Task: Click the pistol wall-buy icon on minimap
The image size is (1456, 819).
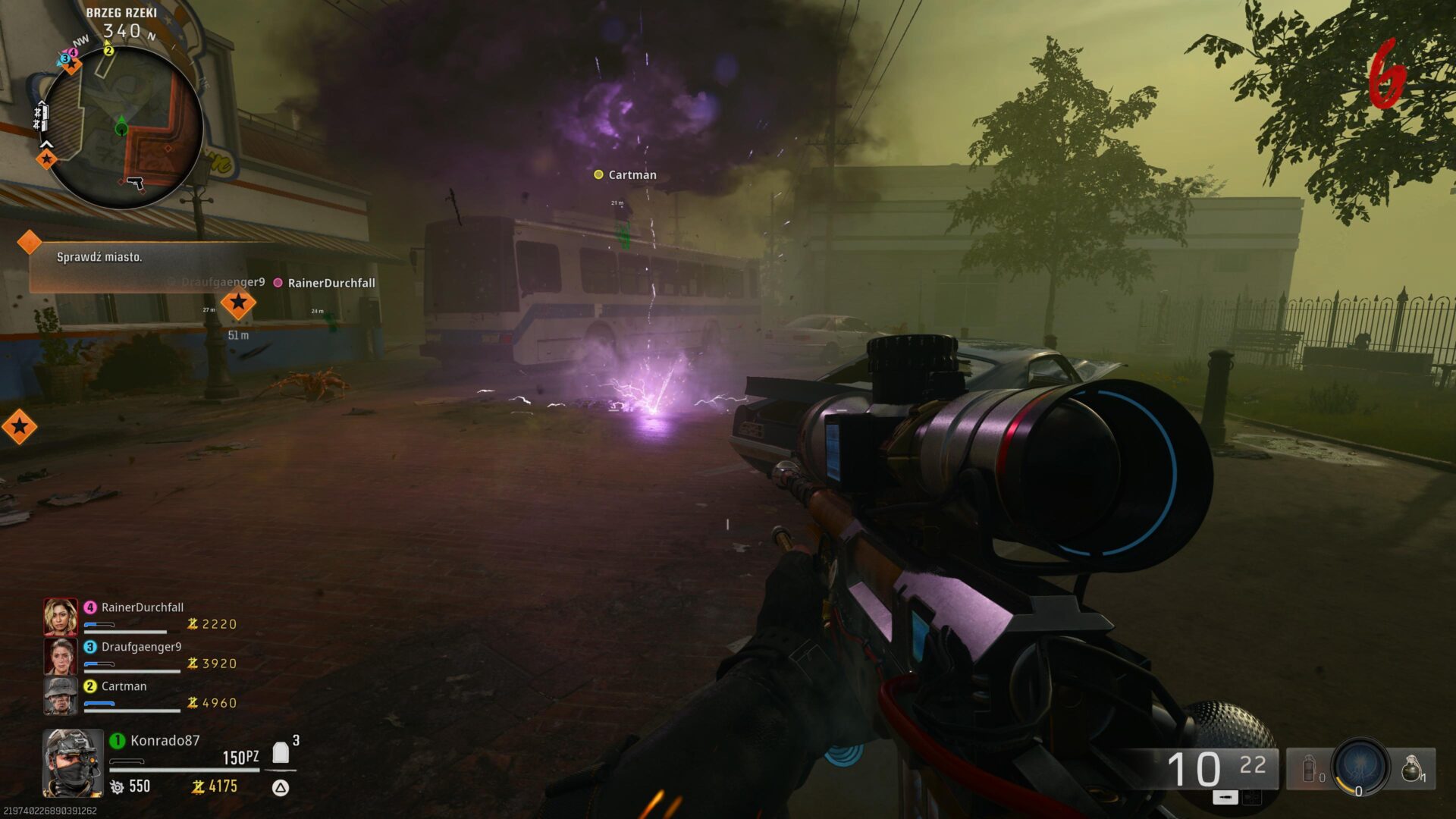Action: tap(136, 183)
